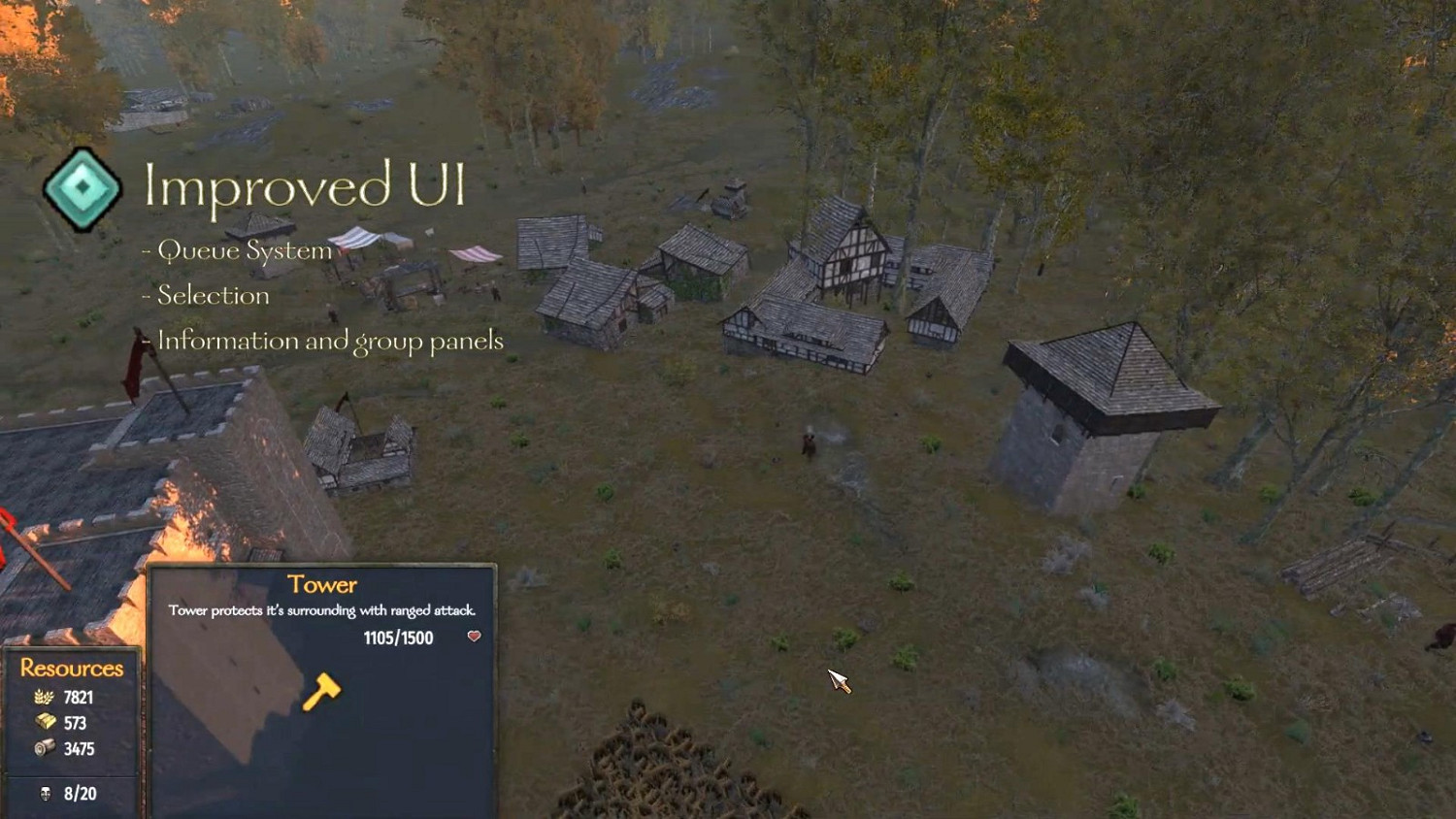Image resolution: width=1456 pixels, height=819 pixels.
Task: Click the heart health icon for the Tower
Action: (x=473, y=638)
